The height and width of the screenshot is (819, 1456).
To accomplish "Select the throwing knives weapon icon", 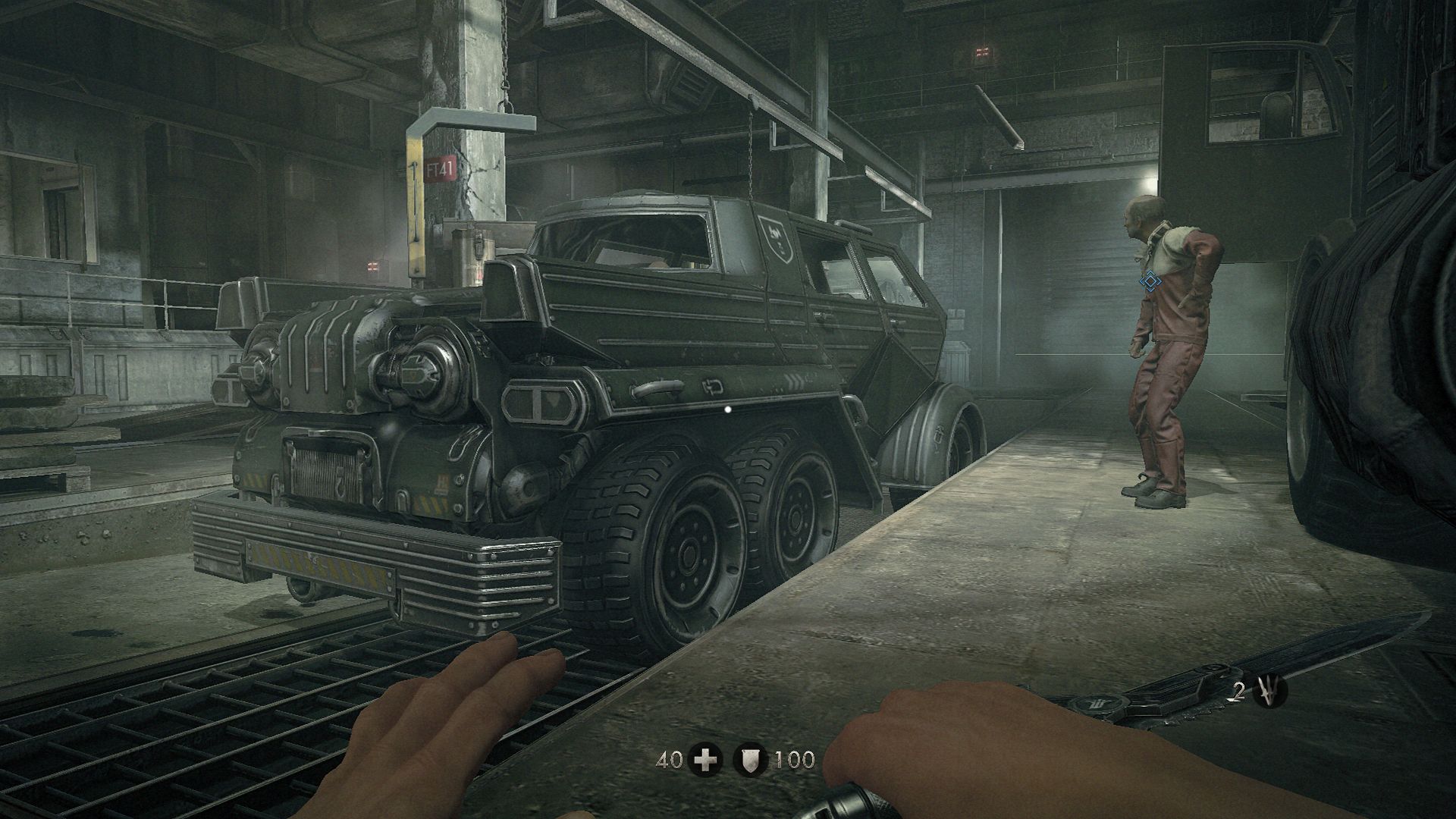I will point(1270,692).
